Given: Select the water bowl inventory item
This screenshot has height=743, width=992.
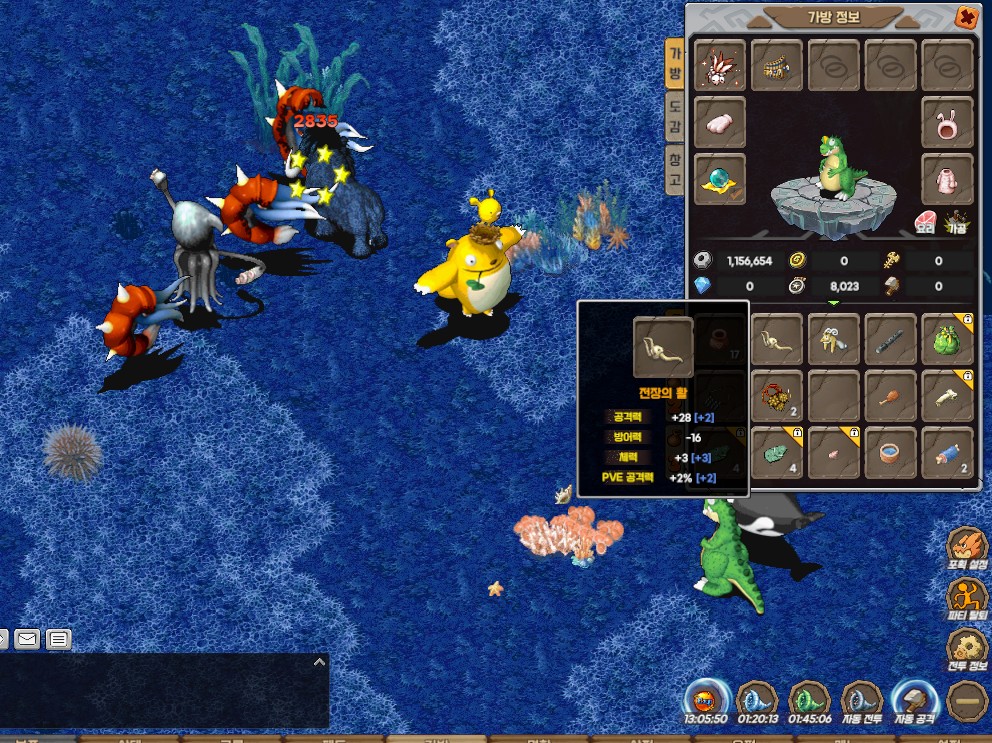Looking at the screenshot, I should pos(889,452).
